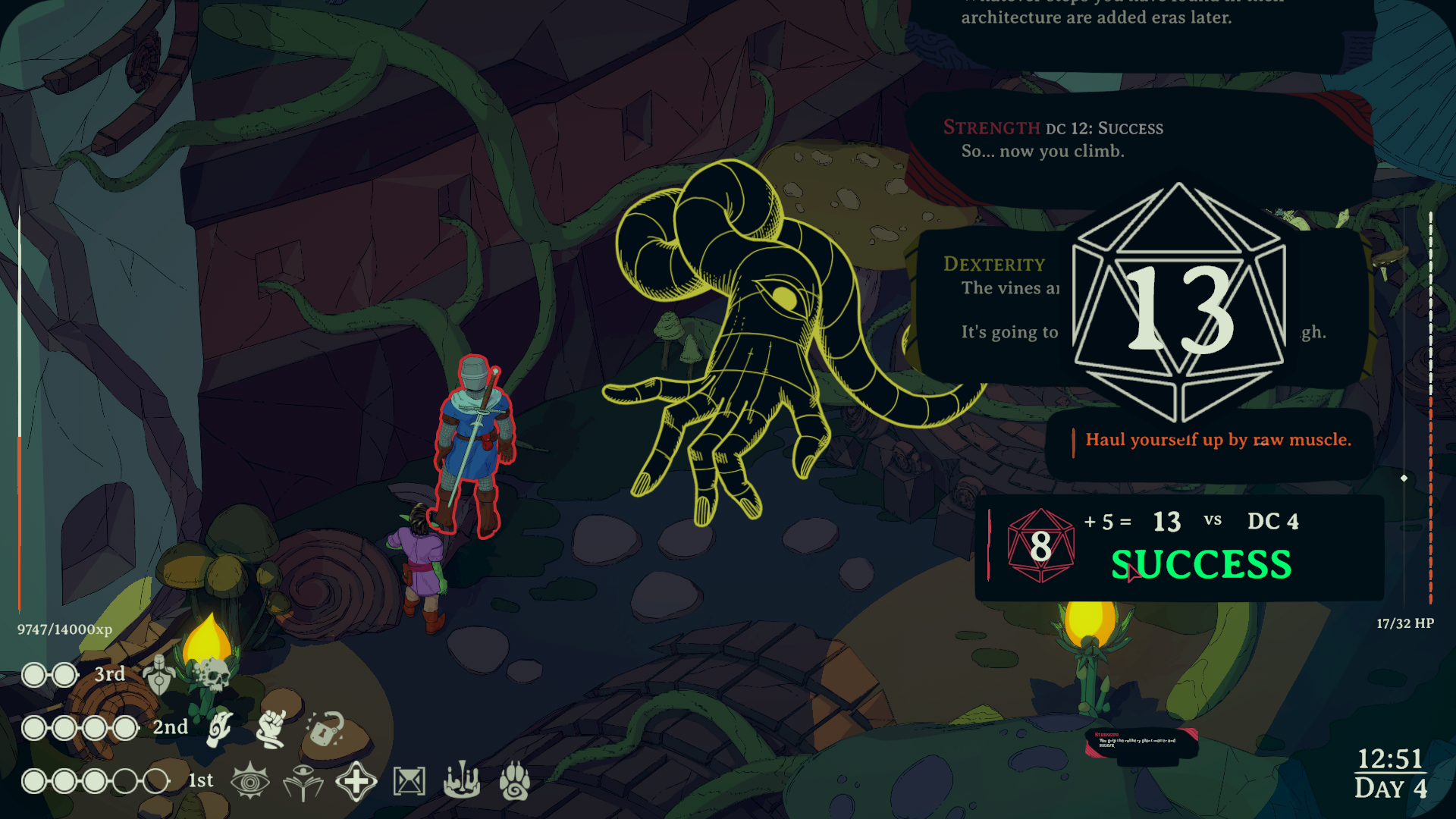Use the clenched fist spell icon
The image size is (1456, 819).
271,728
